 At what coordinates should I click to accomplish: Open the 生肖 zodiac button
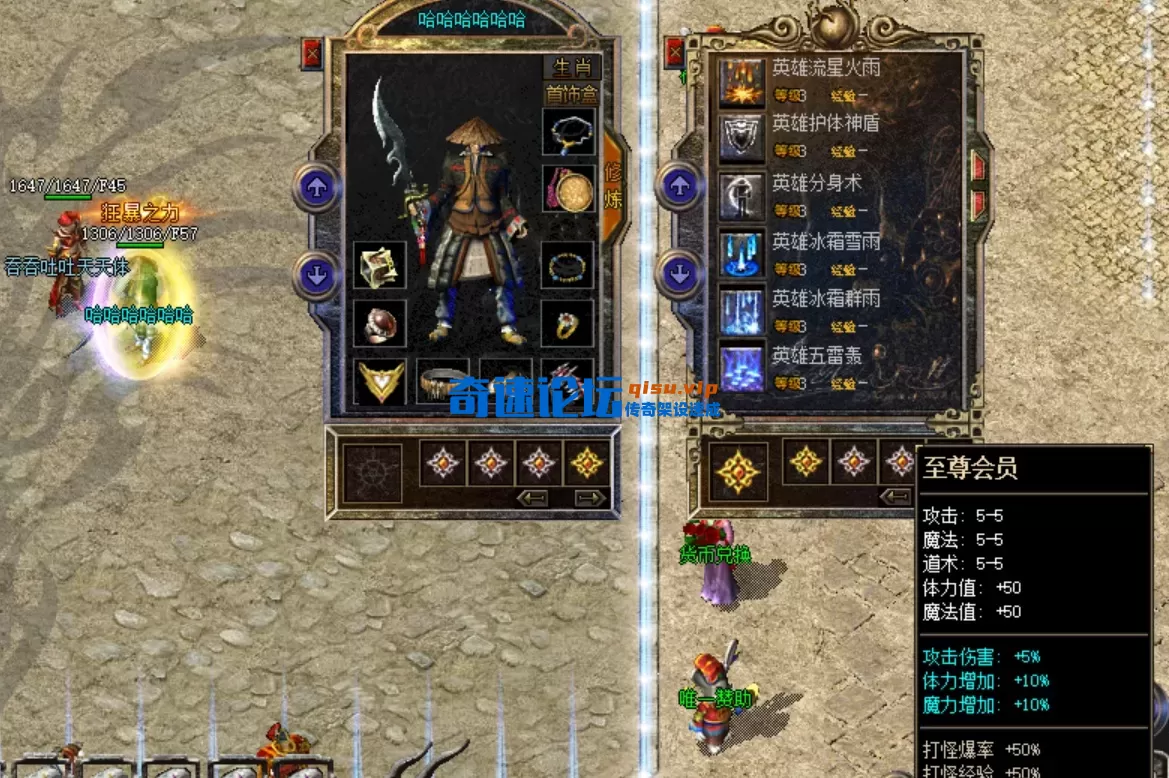click(x=571, y=68)
